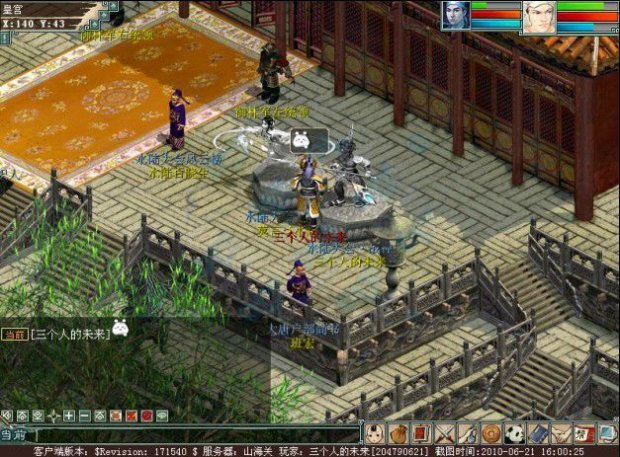Screen dimensions: 620x457
Task: Click the compass star chat toolbar button
Action: point(54,415)
